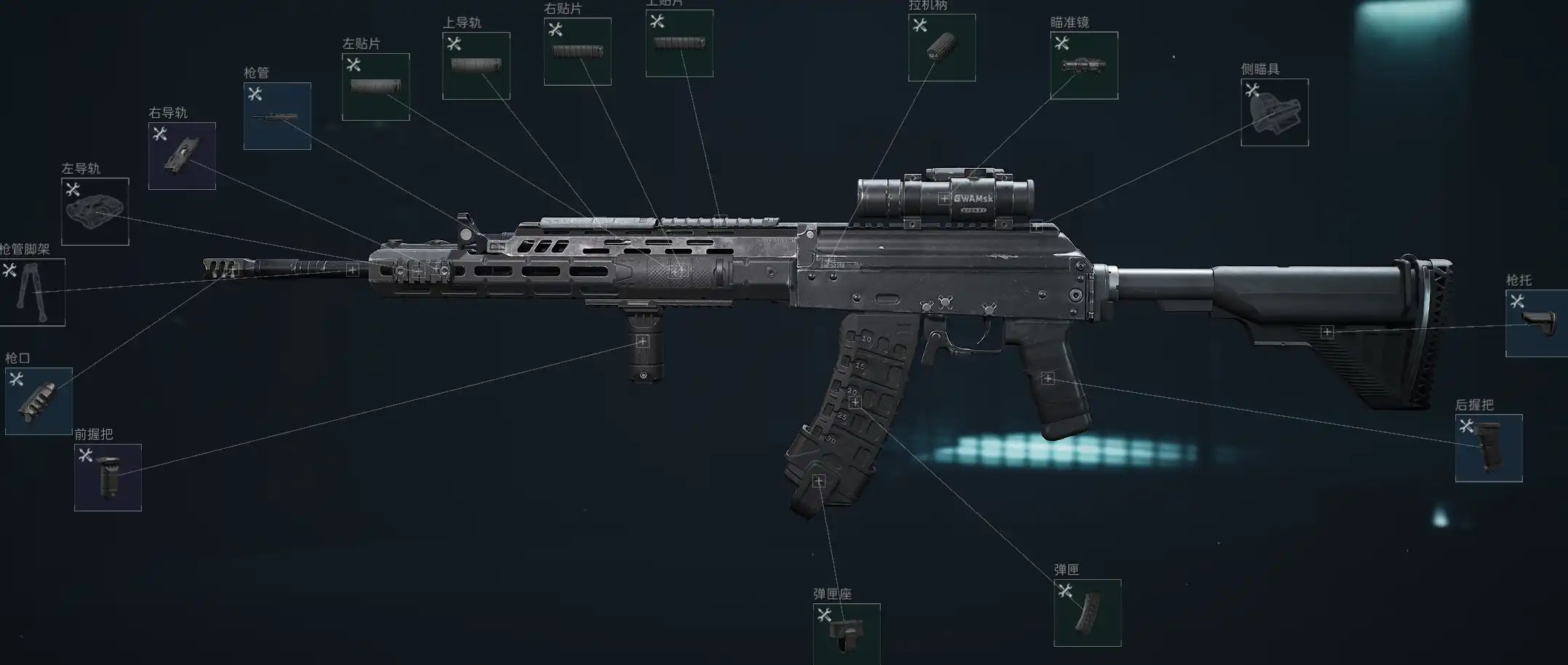Choose the 前握把 foregrip slot
The height and width of the screenshot is (665, 1568).
tap(108, 477)
